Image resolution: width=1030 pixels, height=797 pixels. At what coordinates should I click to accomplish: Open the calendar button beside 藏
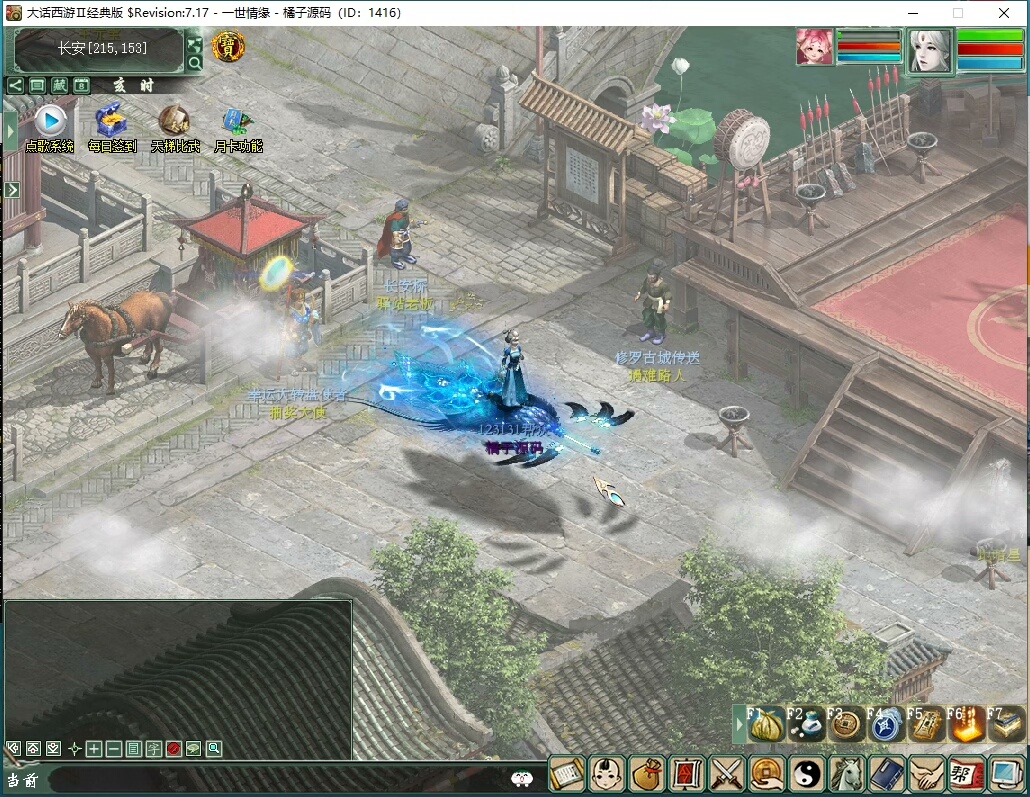(81, 86)
